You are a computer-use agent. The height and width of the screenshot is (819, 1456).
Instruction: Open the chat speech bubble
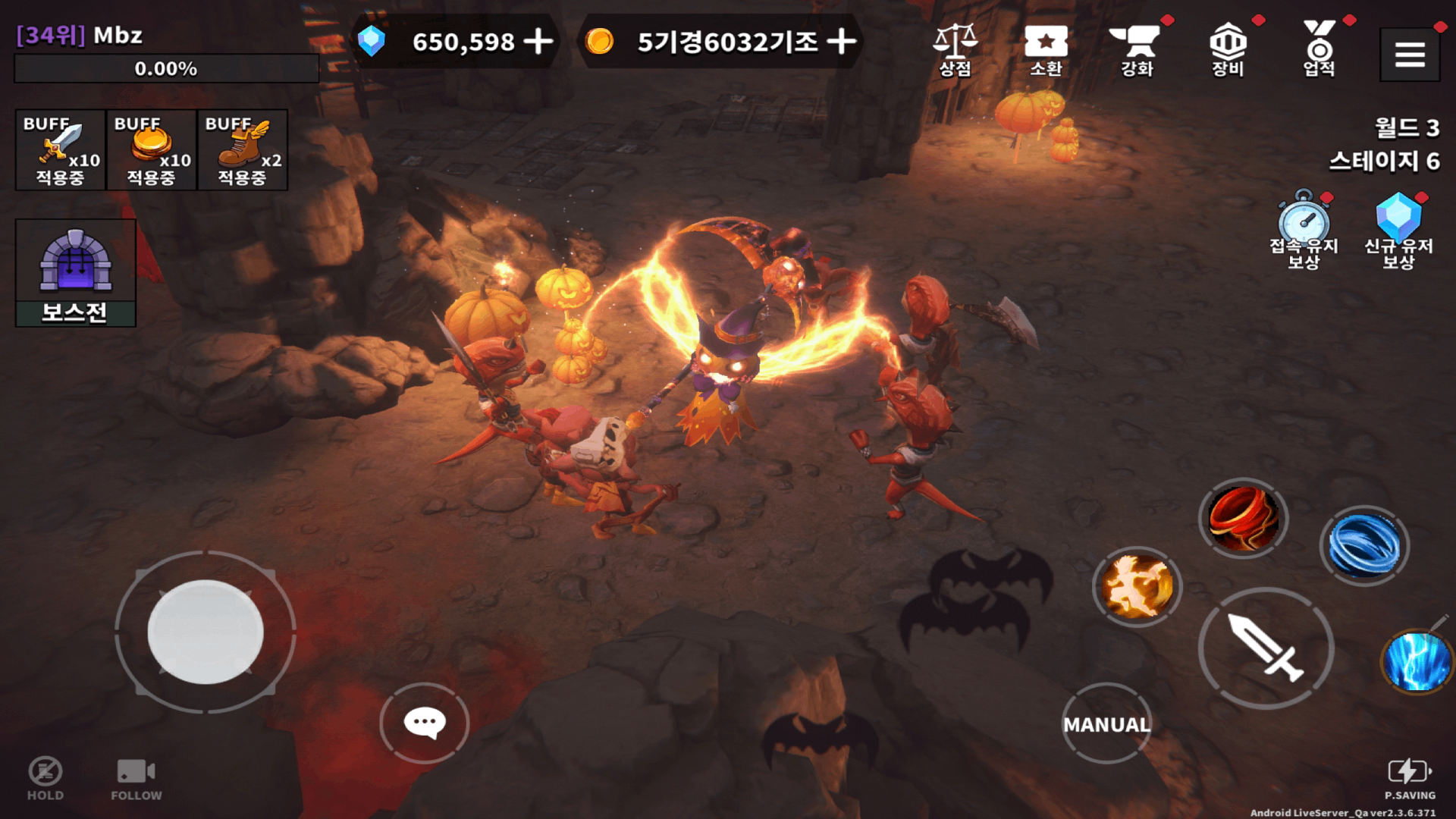[425, 723]
